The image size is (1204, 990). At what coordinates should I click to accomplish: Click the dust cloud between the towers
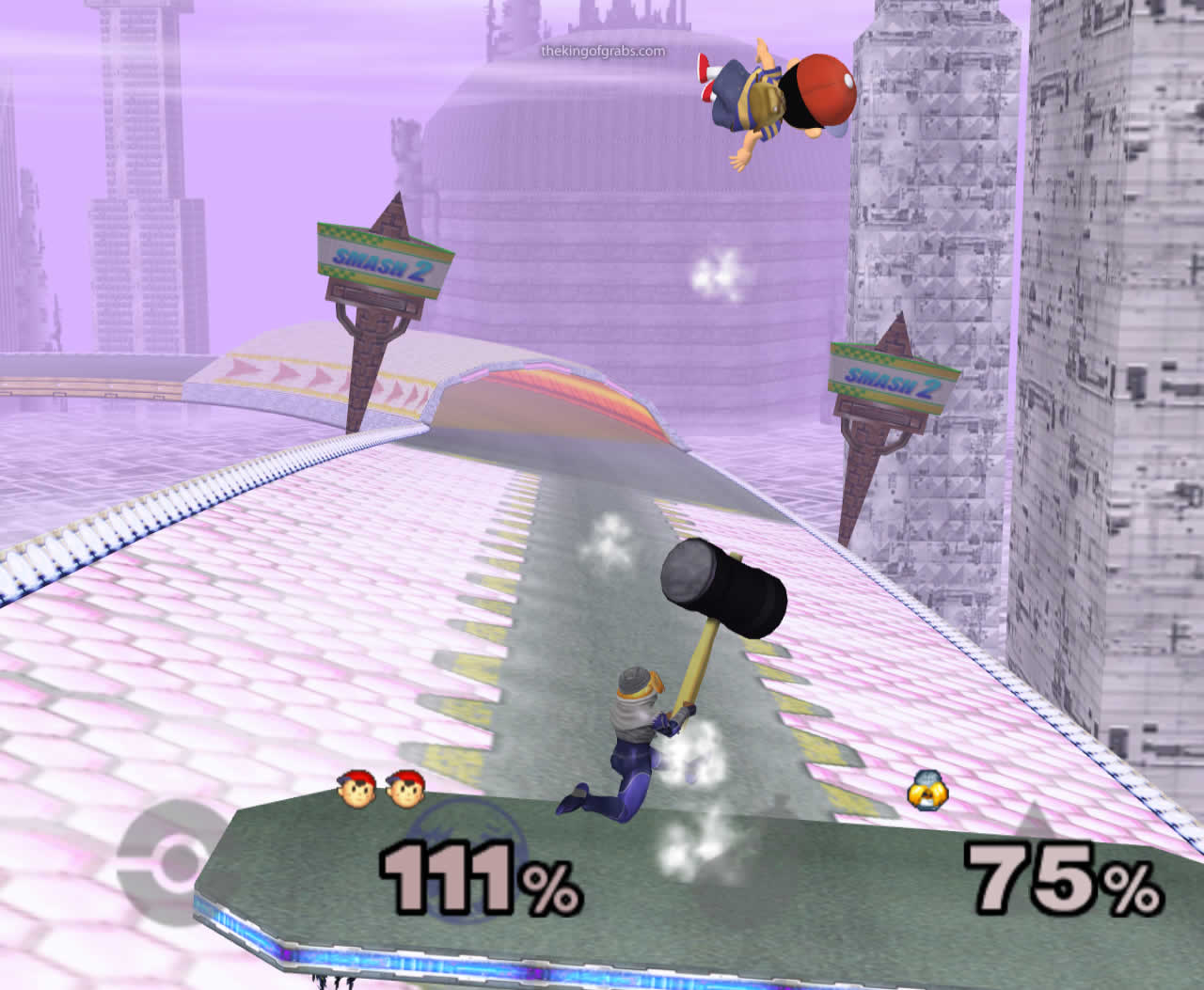pos(719,273)
